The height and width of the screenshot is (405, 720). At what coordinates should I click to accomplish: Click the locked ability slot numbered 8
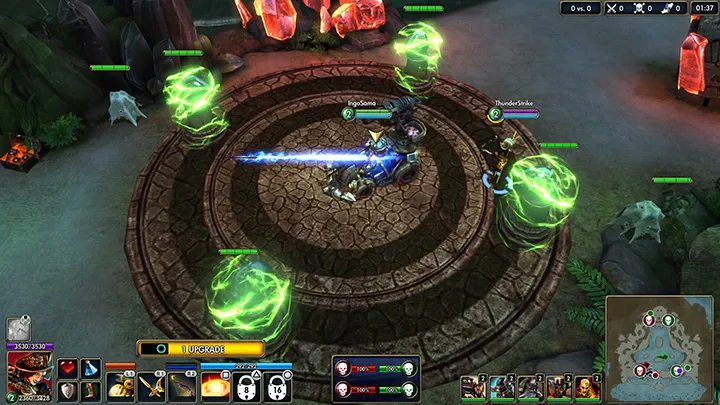click(x=246, y=386)
